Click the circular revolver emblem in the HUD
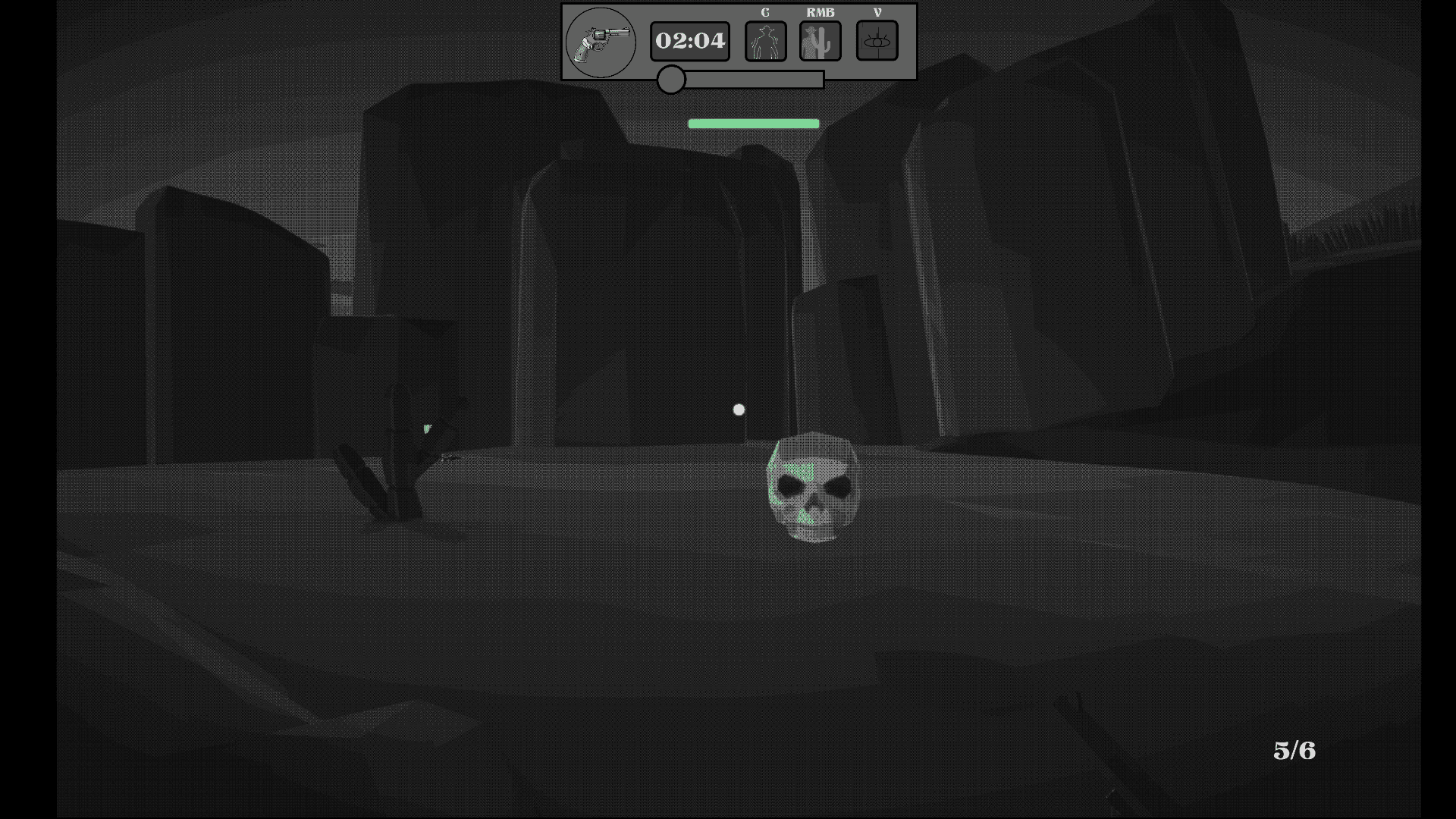Viewport: 1456px width, 819px height. click(600, 42)
